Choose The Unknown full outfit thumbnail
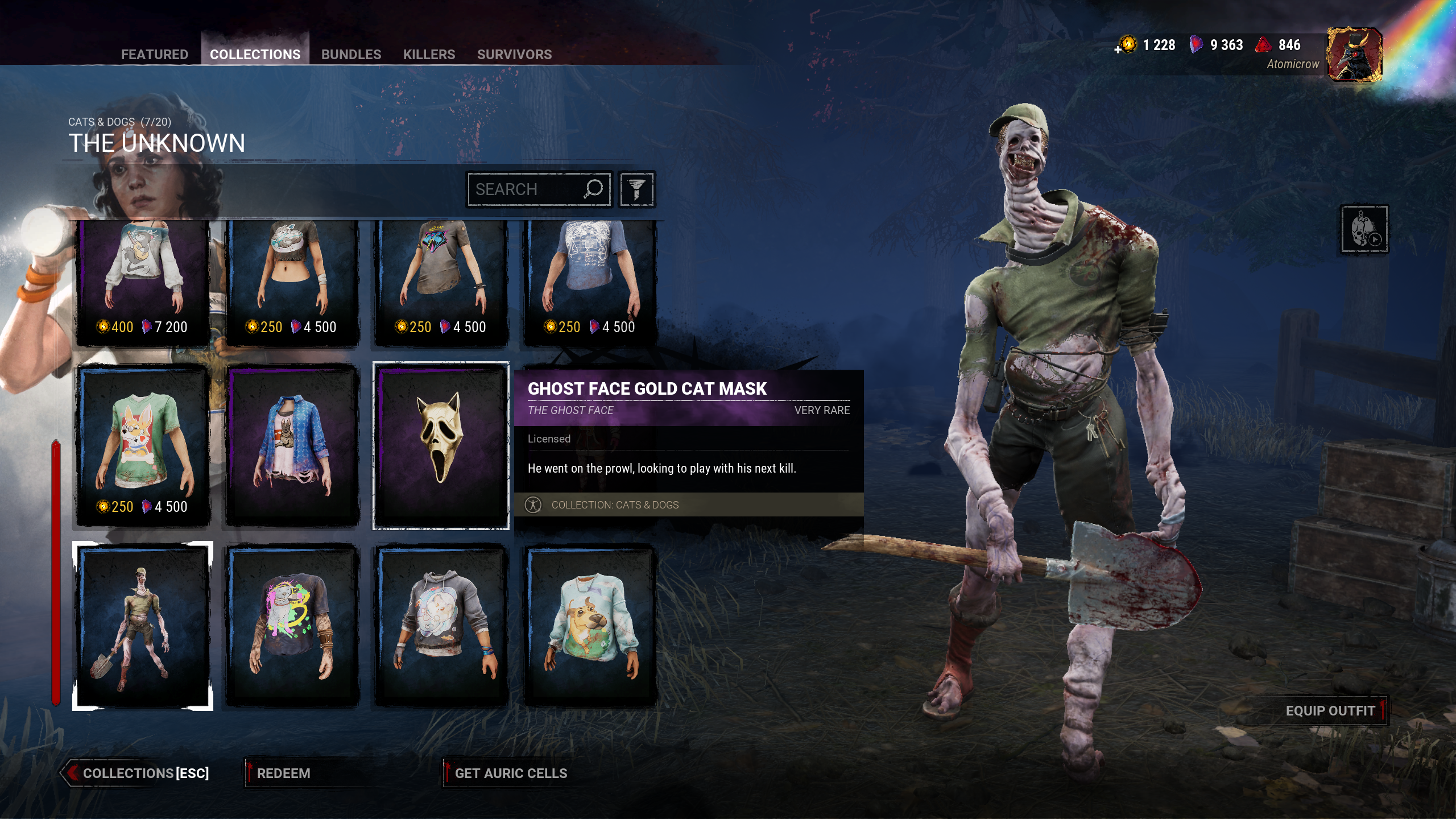 coord(143,626)
